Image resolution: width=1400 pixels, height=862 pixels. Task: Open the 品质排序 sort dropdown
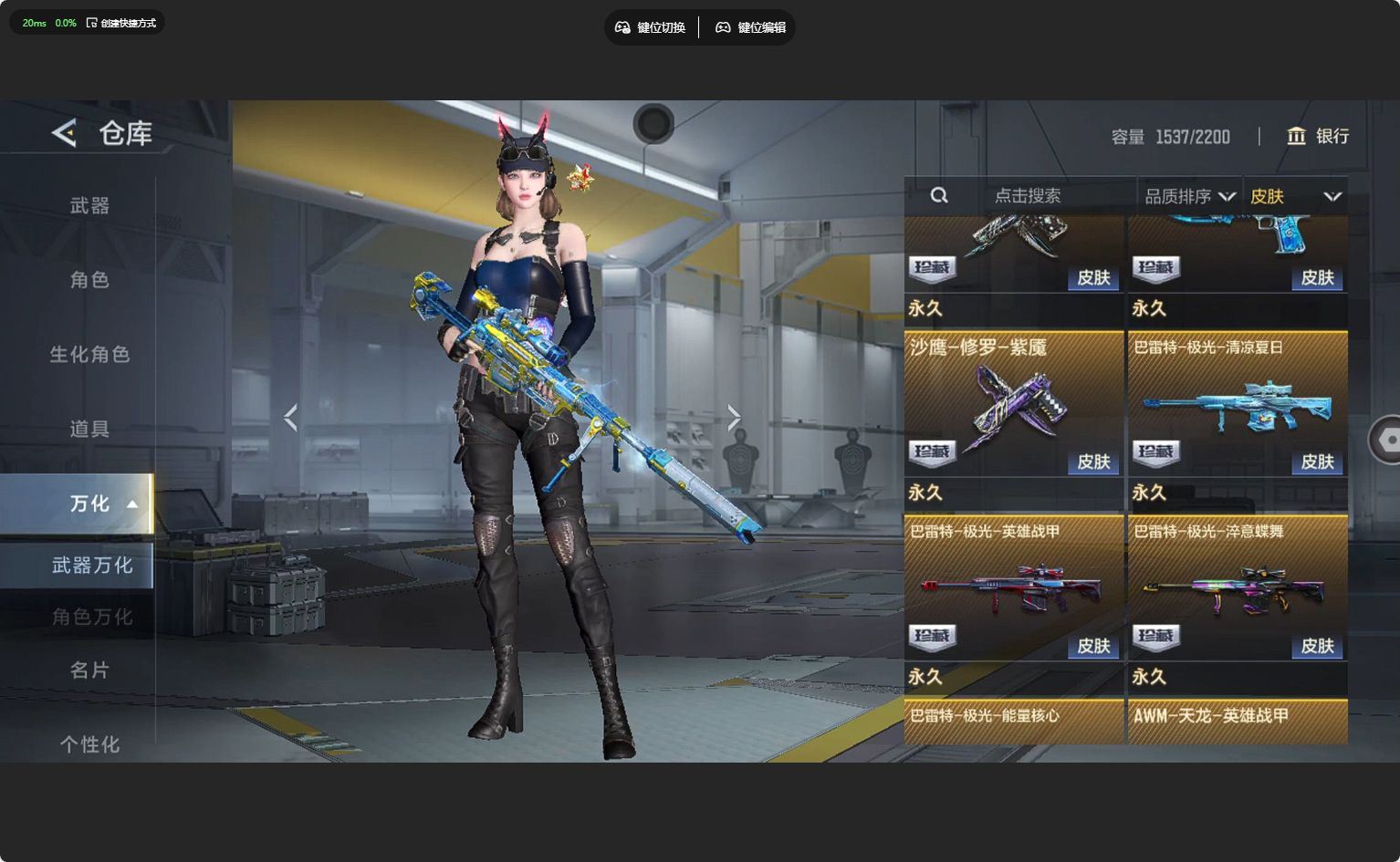click(x=1189, y=196)
